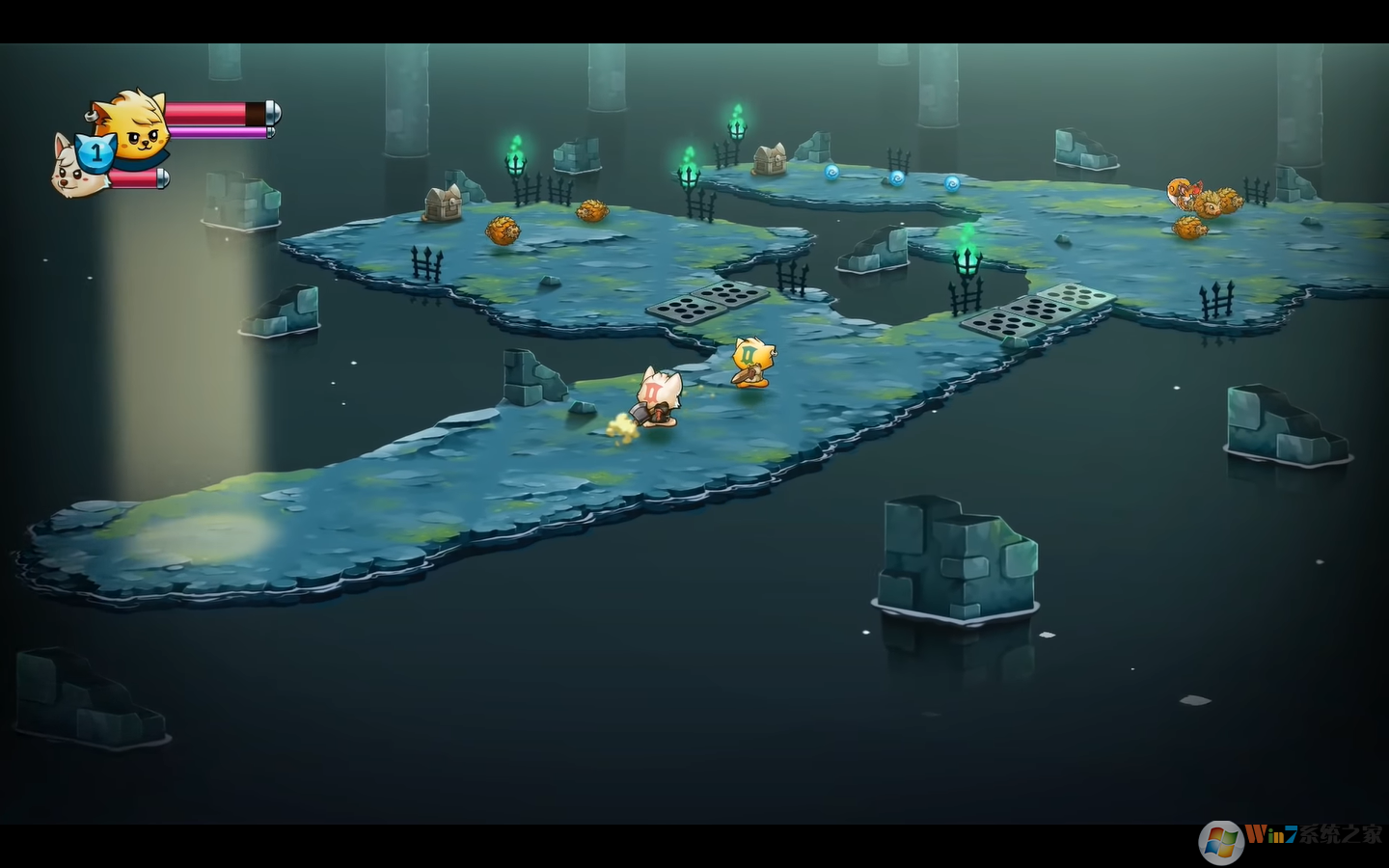Image resolution: width=1389 pixels, height=868 pixels.
Task: Click the dog companion portrait
Action: point(70,169)
